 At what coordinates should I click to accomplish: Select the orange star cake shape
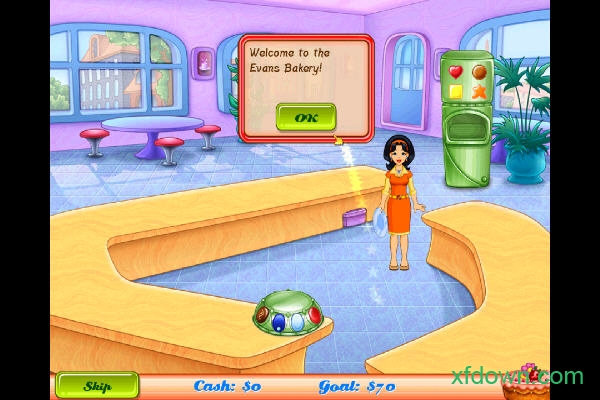click(x=479, y=92)
